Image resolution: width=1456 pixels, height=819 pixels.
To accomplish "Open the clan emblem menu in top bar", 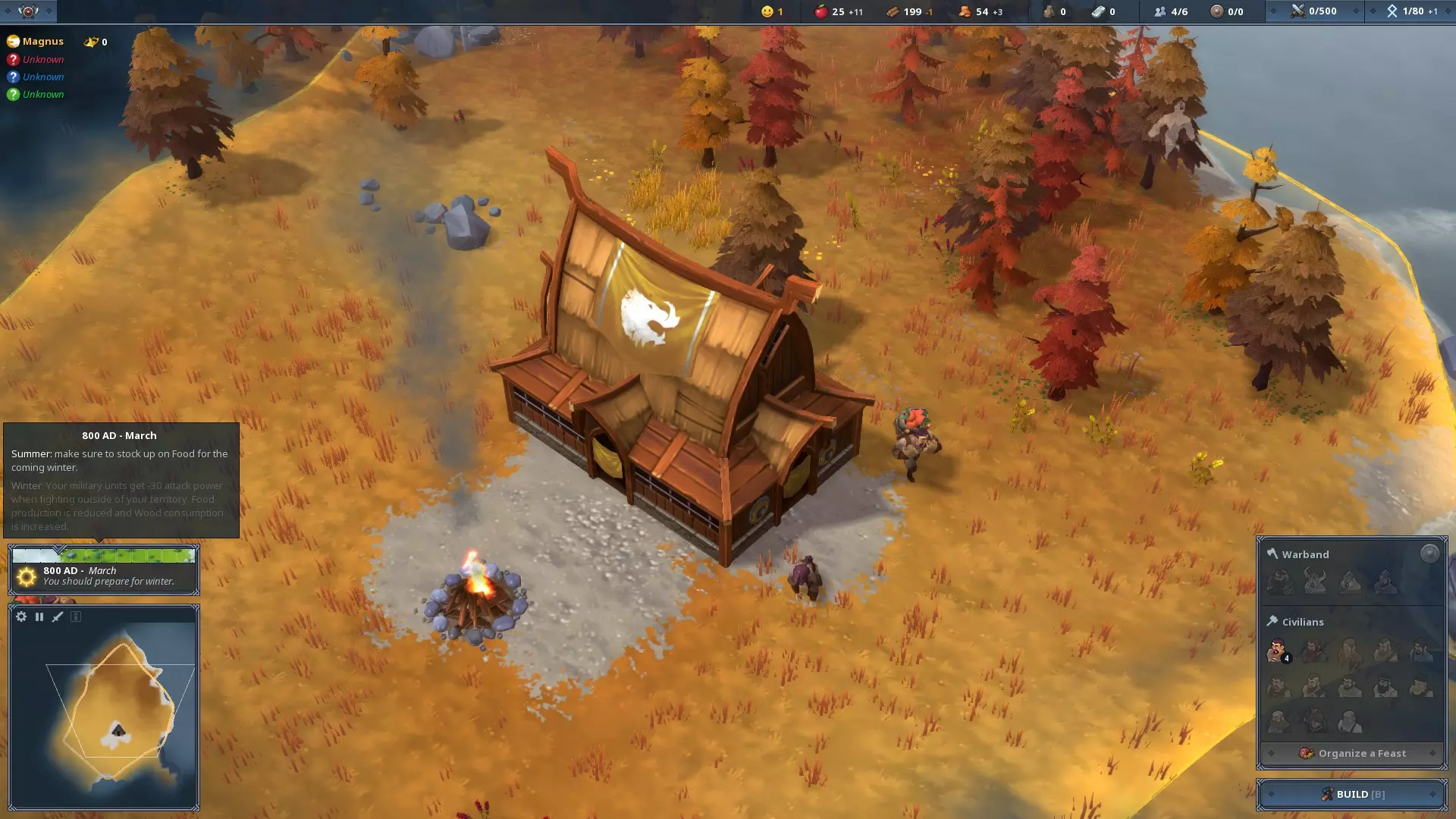I will pyautogui.click(x=28, y=11).
